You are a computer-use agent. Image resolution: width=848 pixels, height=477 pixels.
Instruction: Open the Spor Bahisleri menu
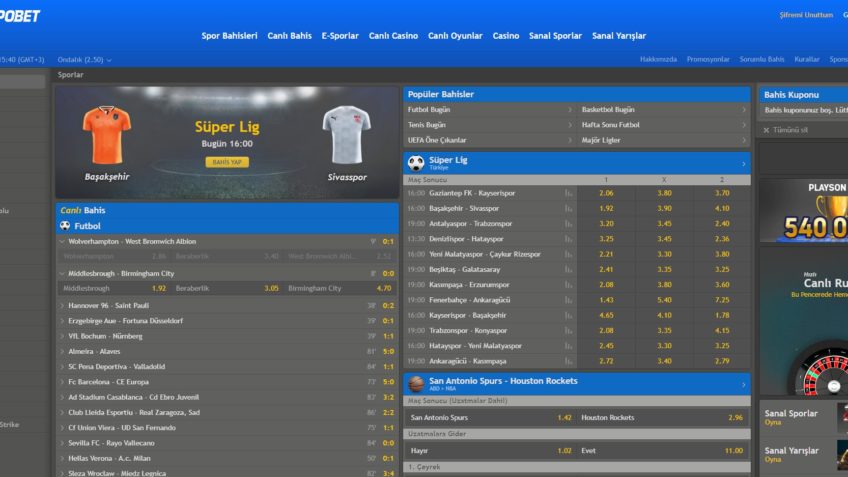229,36
